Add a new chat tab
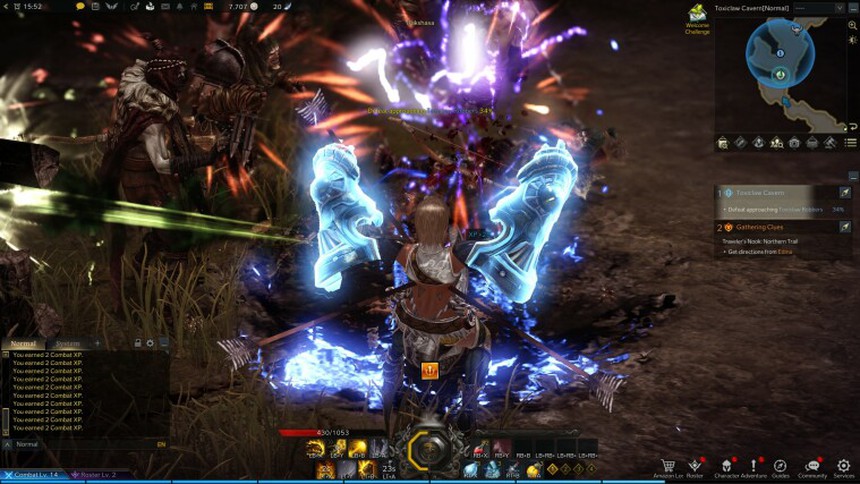The width and height of the screenshot is (860, 484). [x=97, y=344]
